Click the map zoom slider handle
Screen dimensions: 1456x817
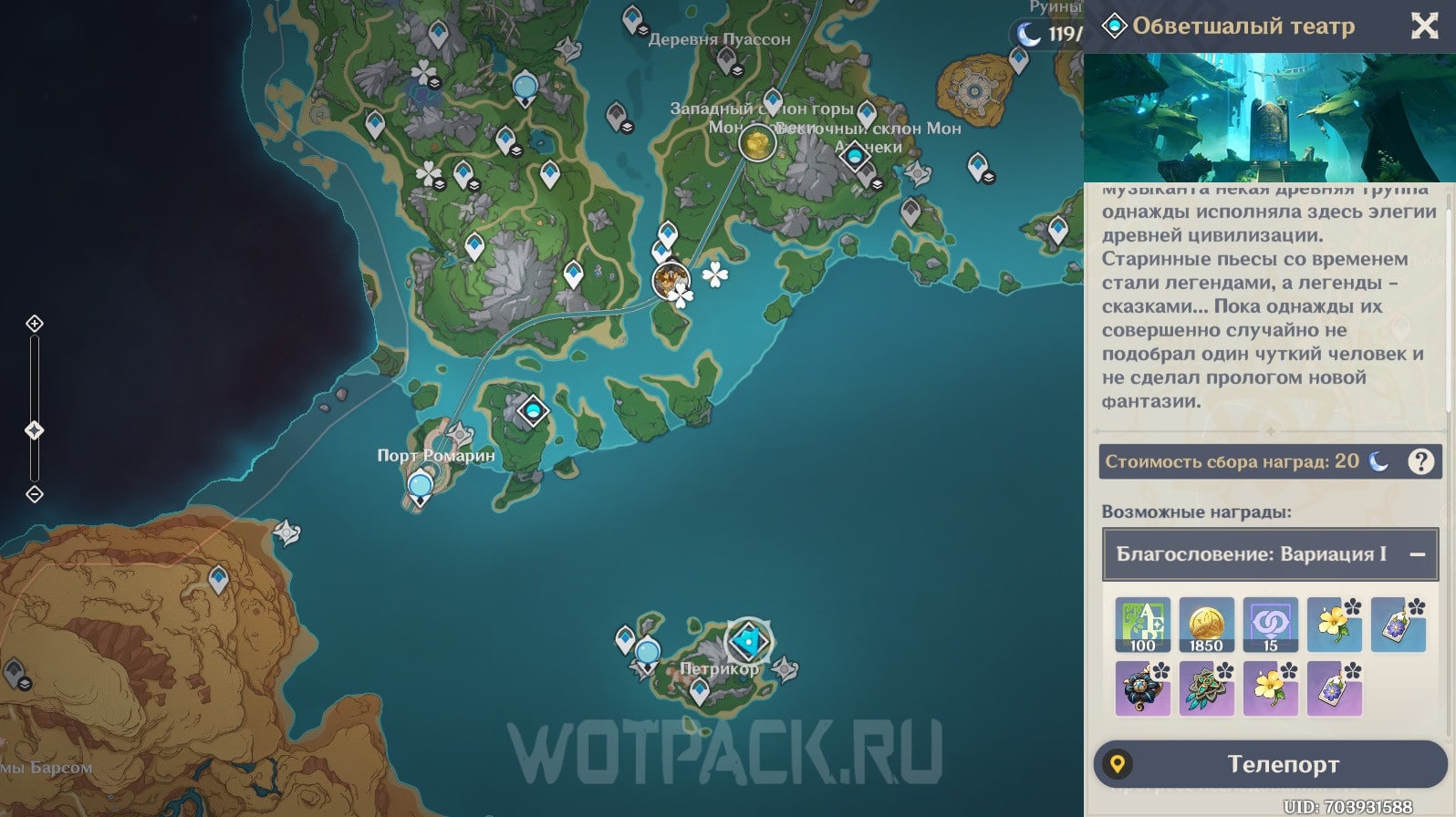tap(35, 430)
